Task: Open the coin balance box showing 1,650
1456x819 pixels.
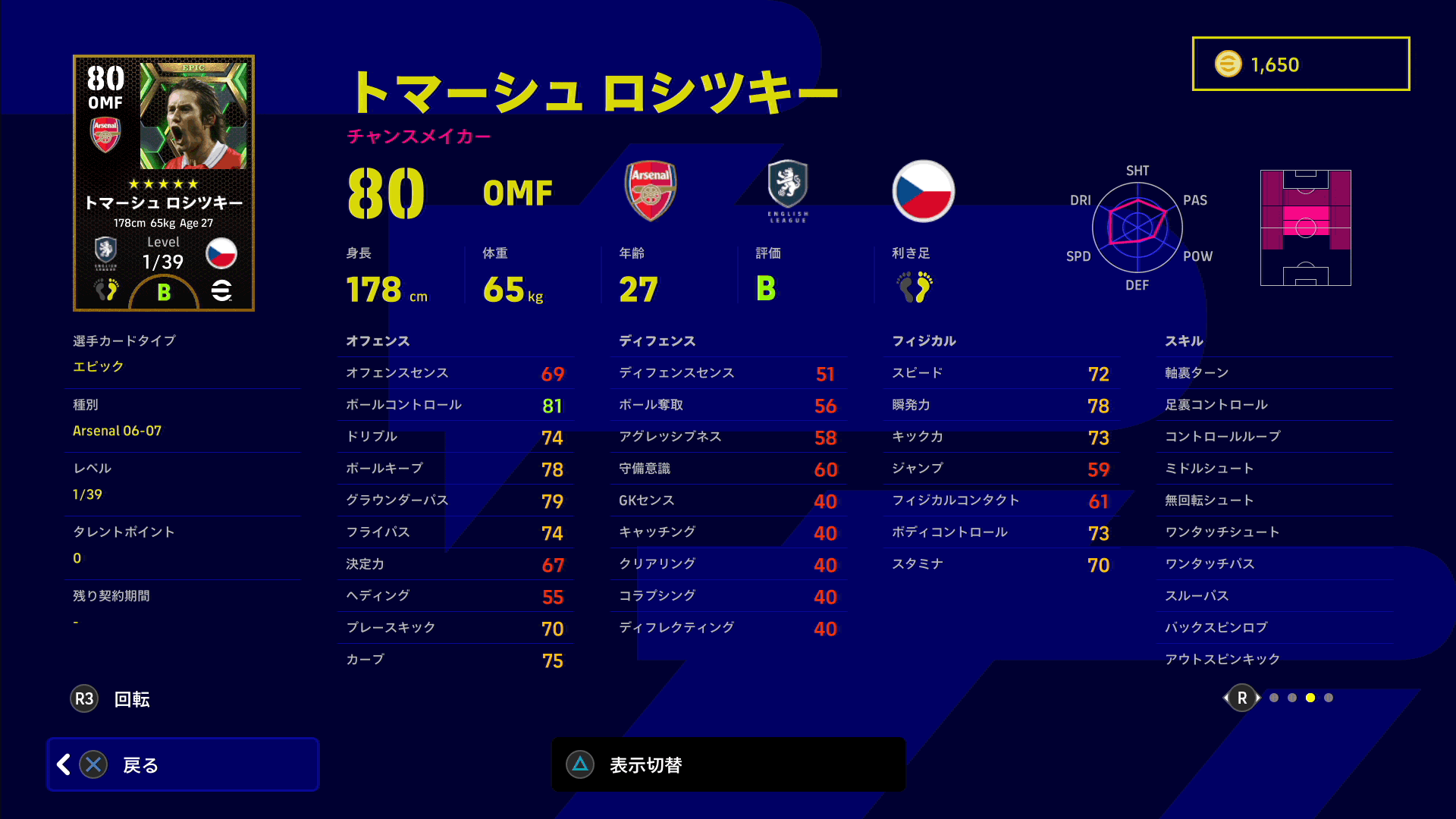Action: point(1301,64)
